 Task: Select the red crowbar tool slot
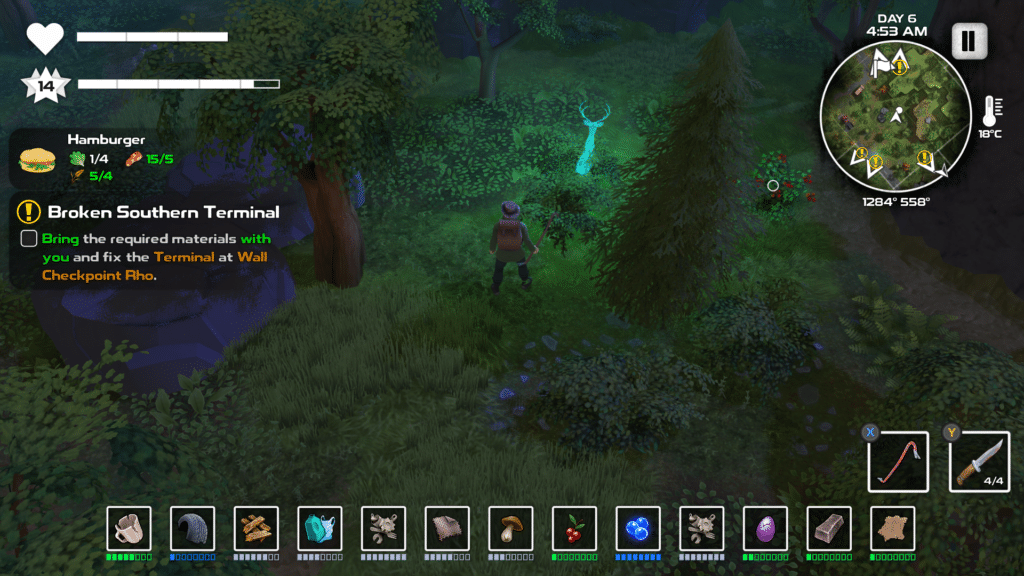pos(898,462)
